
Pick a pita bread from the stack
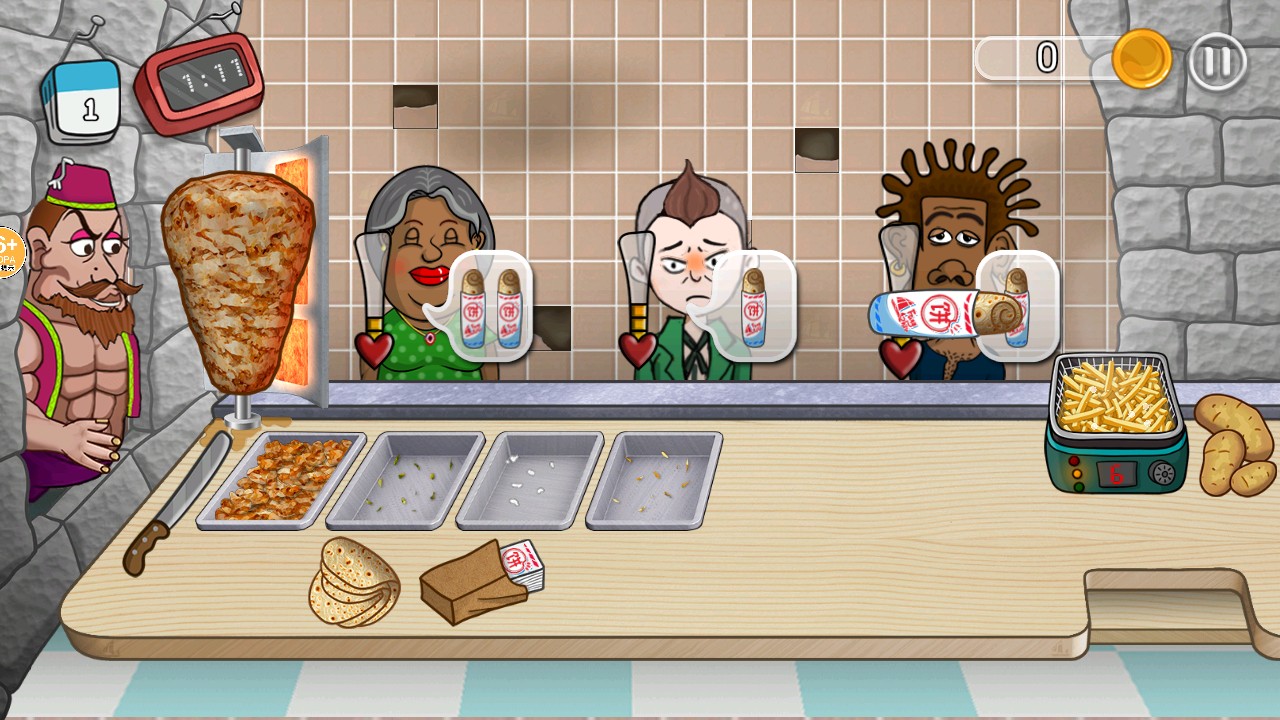click(353, 583)
